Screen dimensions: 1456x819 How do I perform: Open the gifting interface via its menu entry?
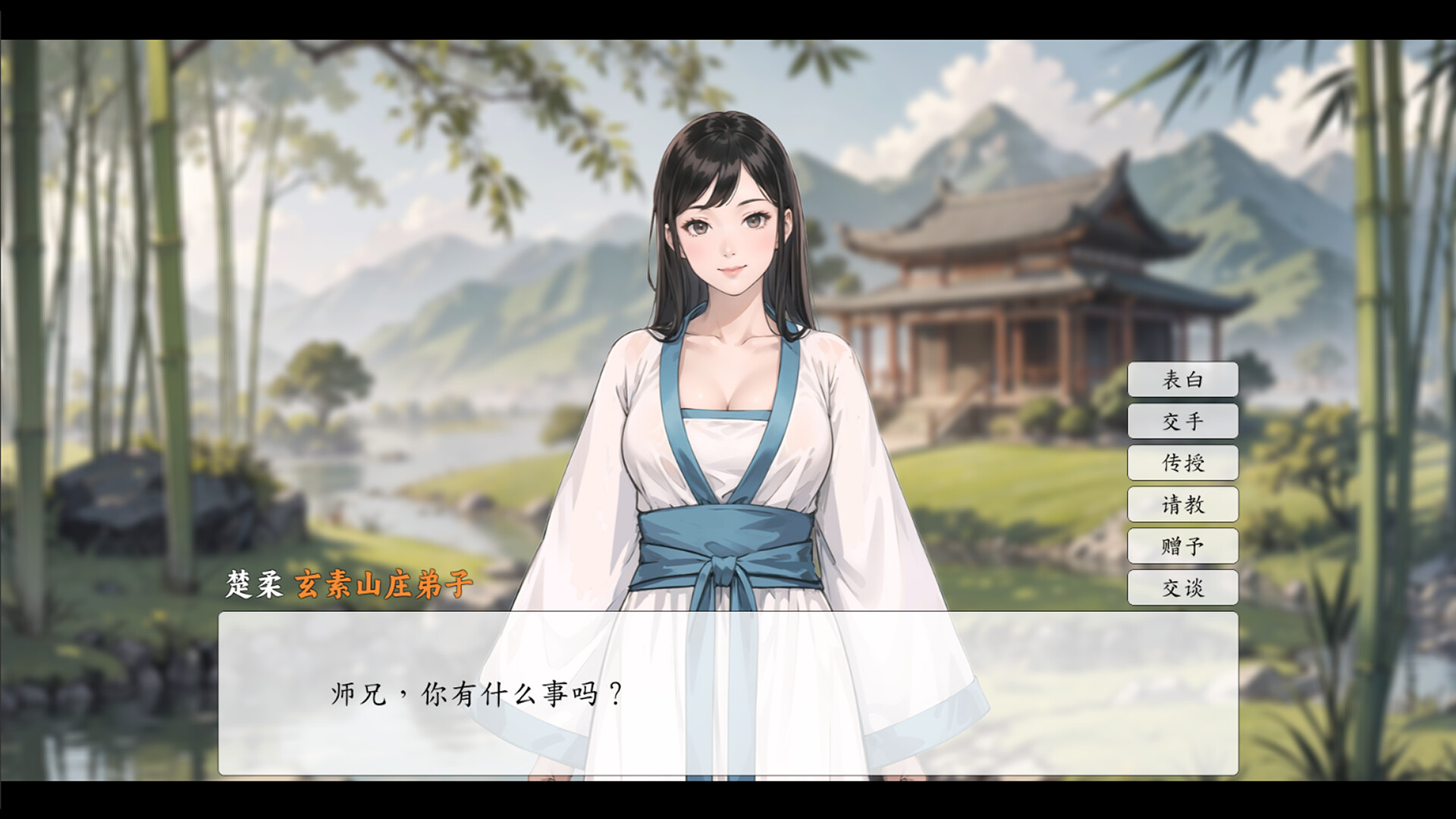point(1183,546)
